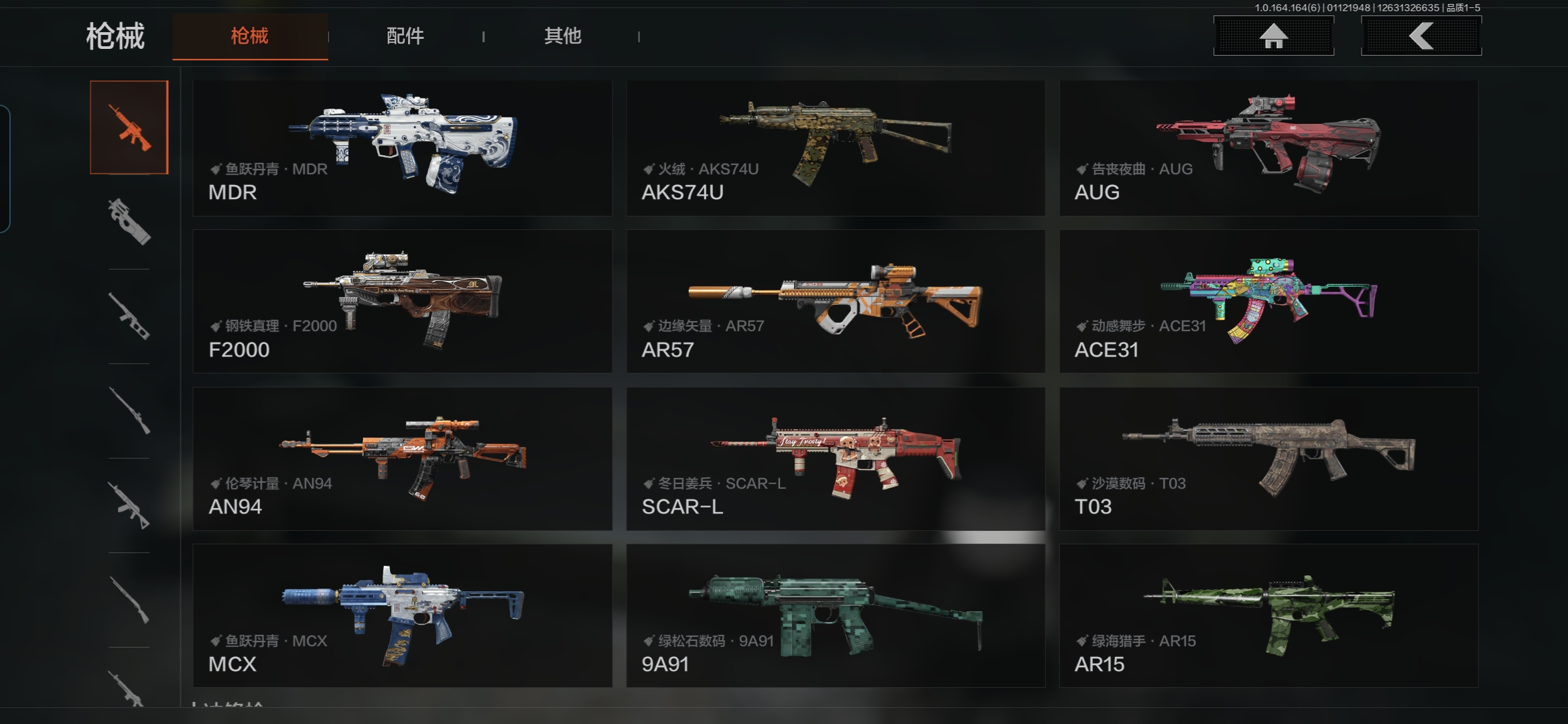Select the MDR weapon tile

point(402,148)
